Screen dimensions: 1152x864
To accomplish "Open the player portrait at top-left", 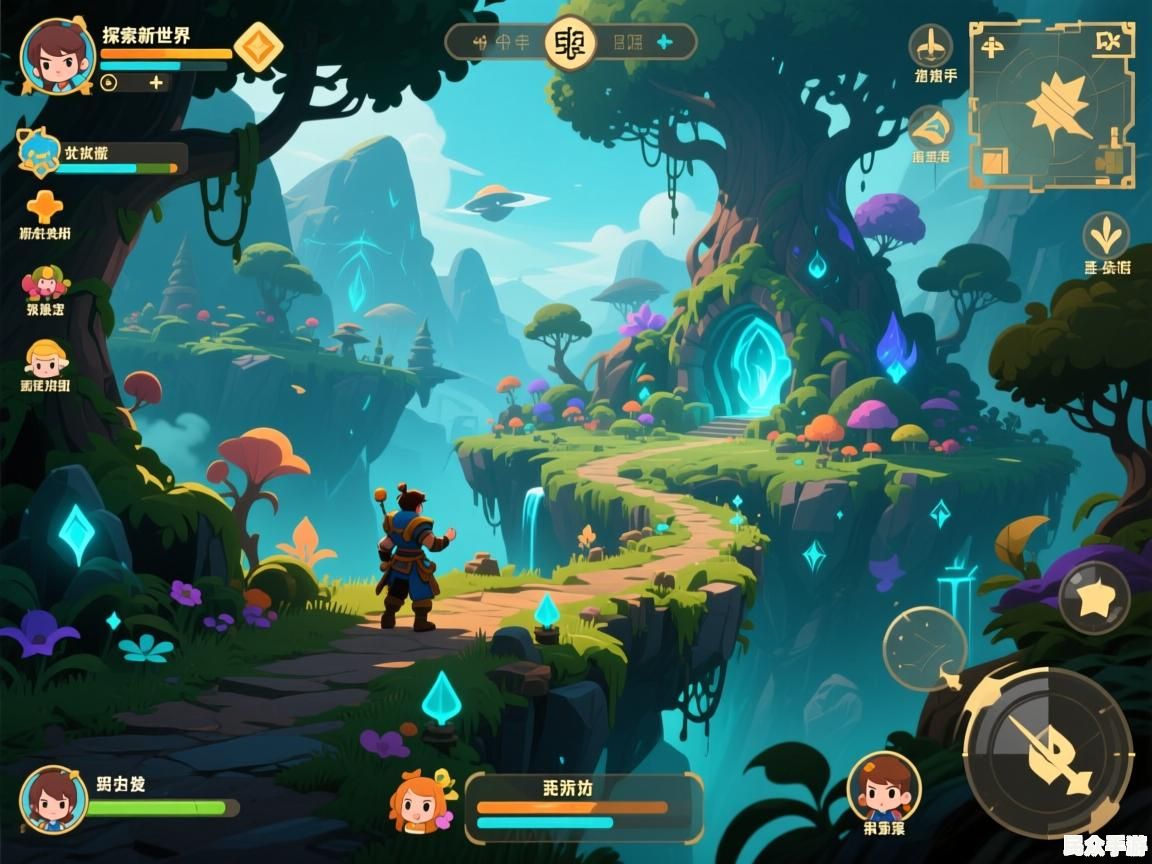I will tap(57, 57).
